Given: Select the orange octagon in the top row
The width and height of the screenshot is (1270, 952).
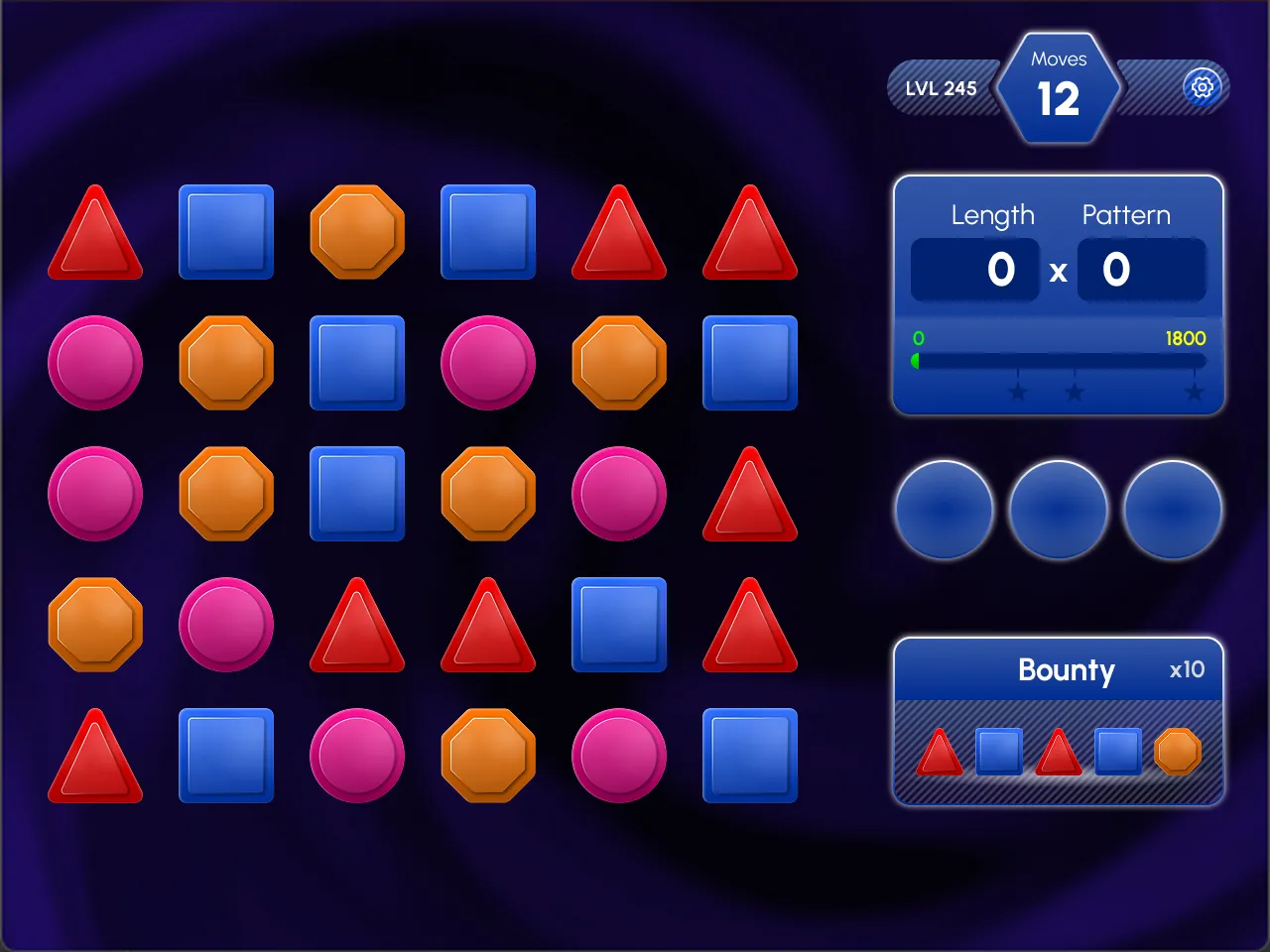Looking at the screenshot, I should 357,232.
